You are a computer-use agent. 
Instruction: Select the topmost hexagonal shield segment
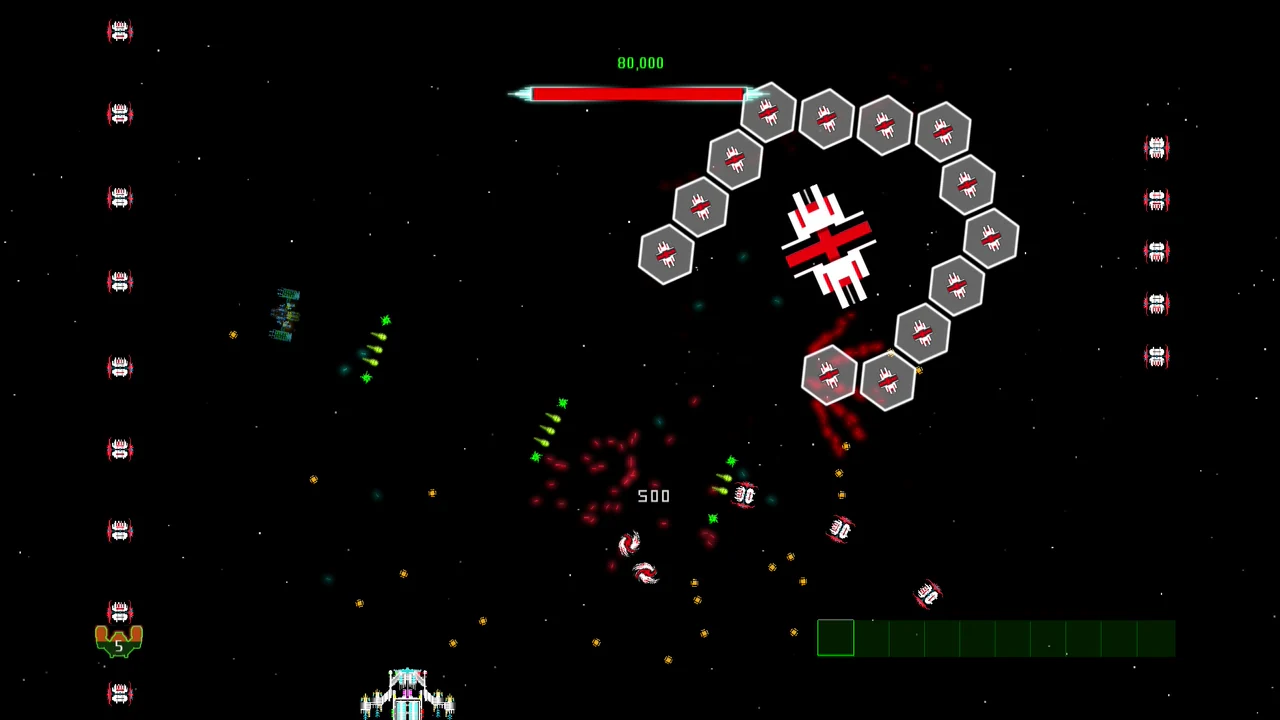(768, 113)
